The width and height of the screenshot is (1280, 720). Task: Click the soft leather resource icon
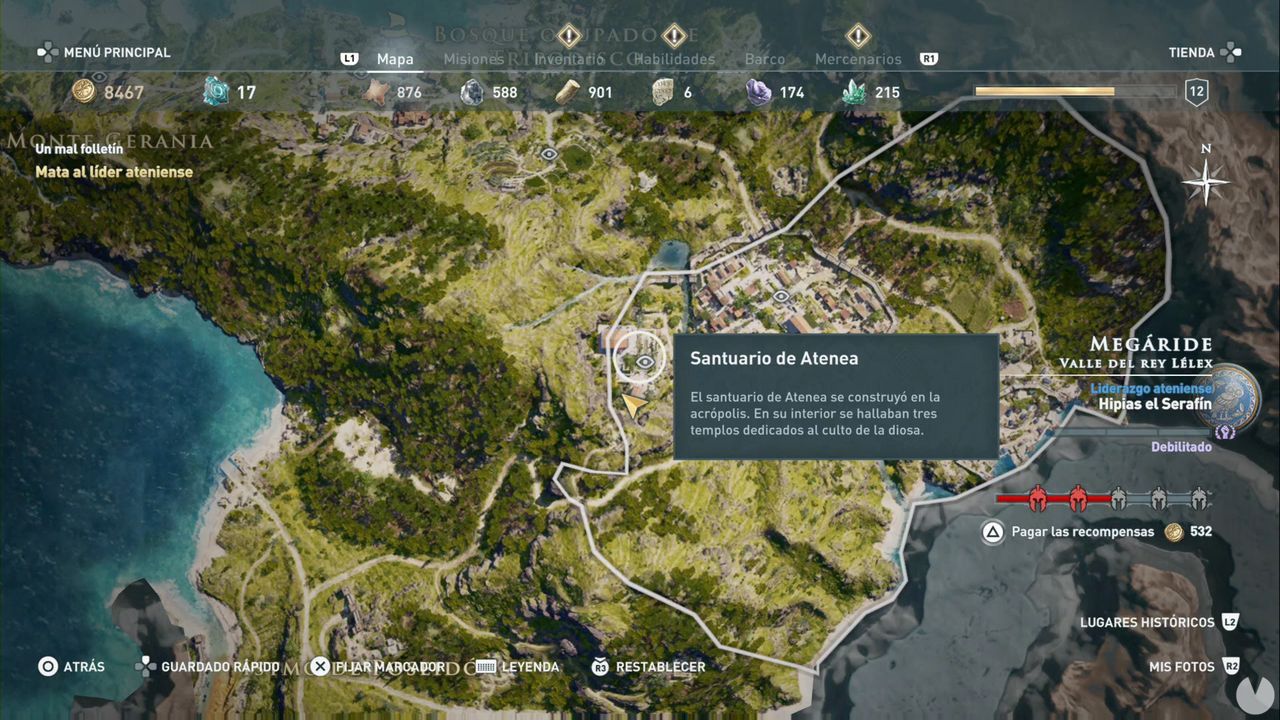pyautogui.click(x=374, y=91)
